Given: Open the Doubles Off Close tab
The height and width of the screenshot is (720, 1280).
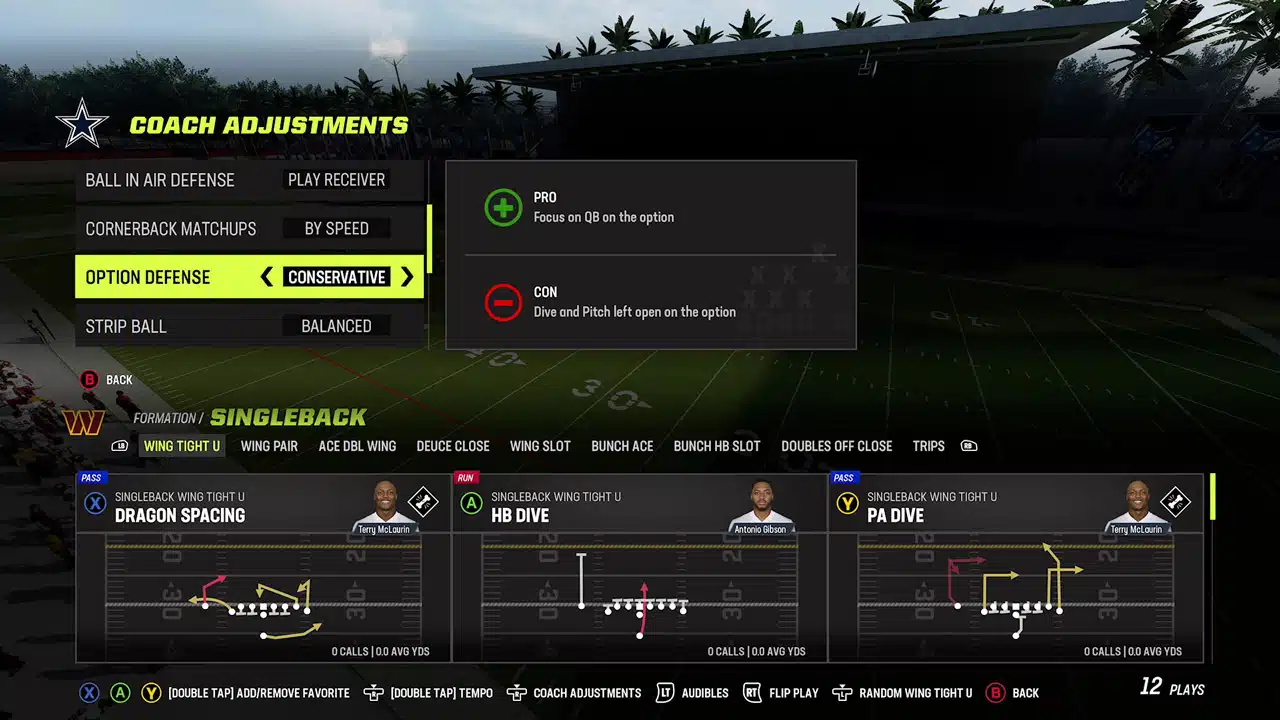Looking at the screenshot, I should coord(836,446).
